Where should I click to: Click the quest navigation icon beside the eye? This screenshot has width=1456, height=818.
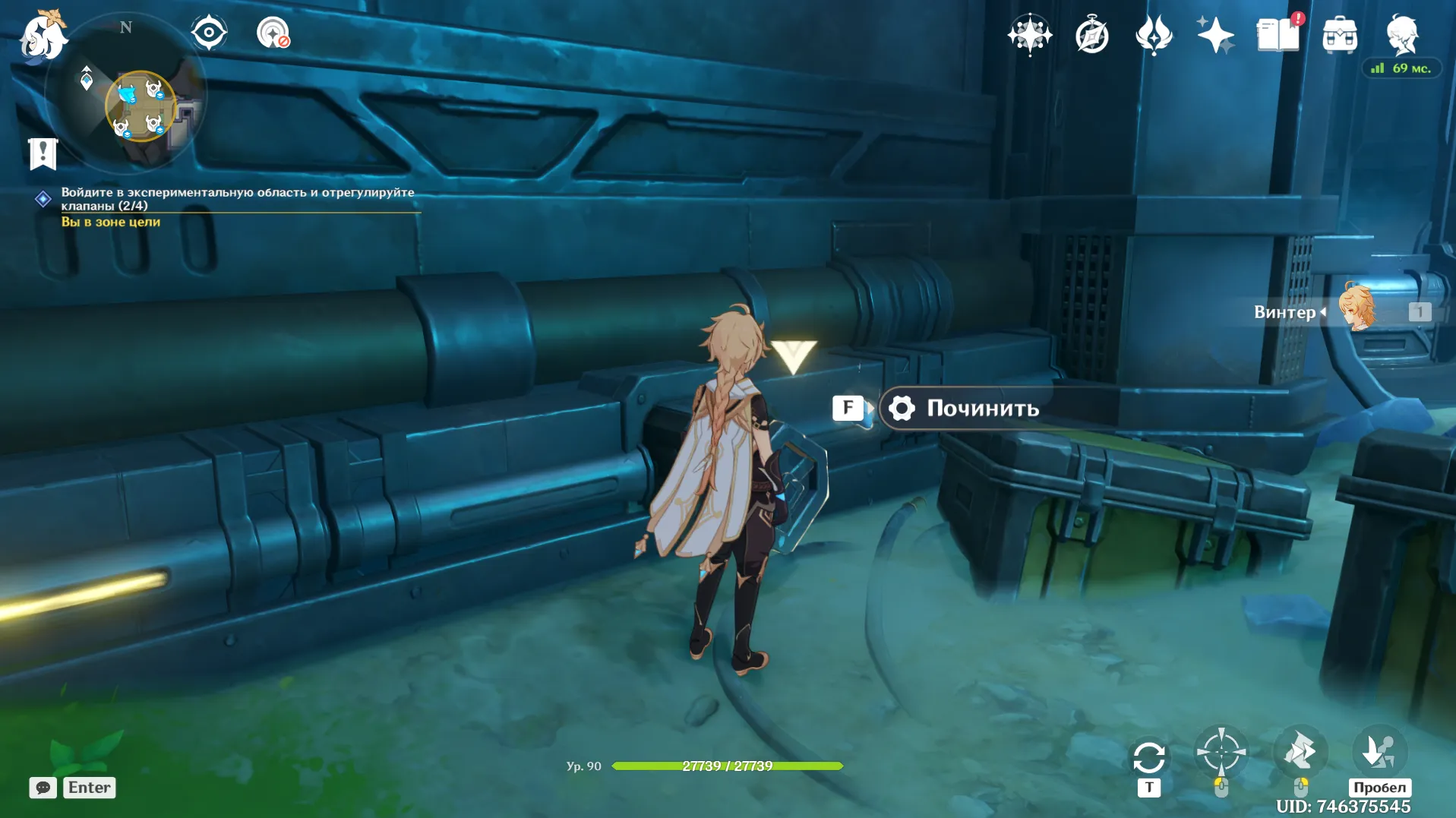pyautogui.click(x=273, y=33)
